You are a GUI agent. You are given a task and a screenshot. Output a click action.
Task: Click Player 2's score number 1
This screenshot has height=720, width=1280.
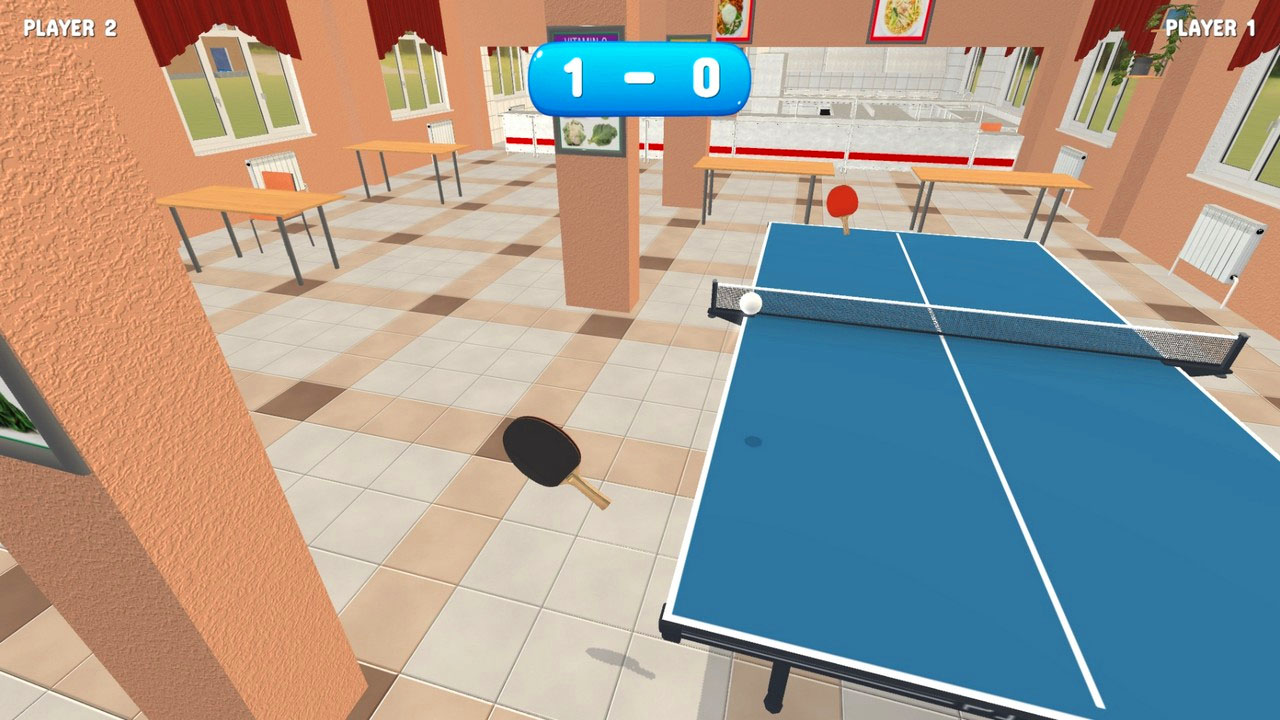pos(575,75)
